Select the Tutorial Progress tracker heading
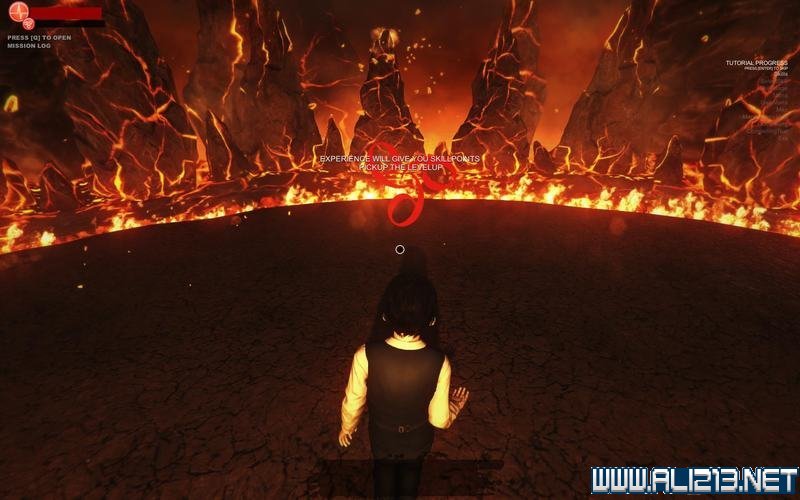800x500 pixels. coord(757,62)
